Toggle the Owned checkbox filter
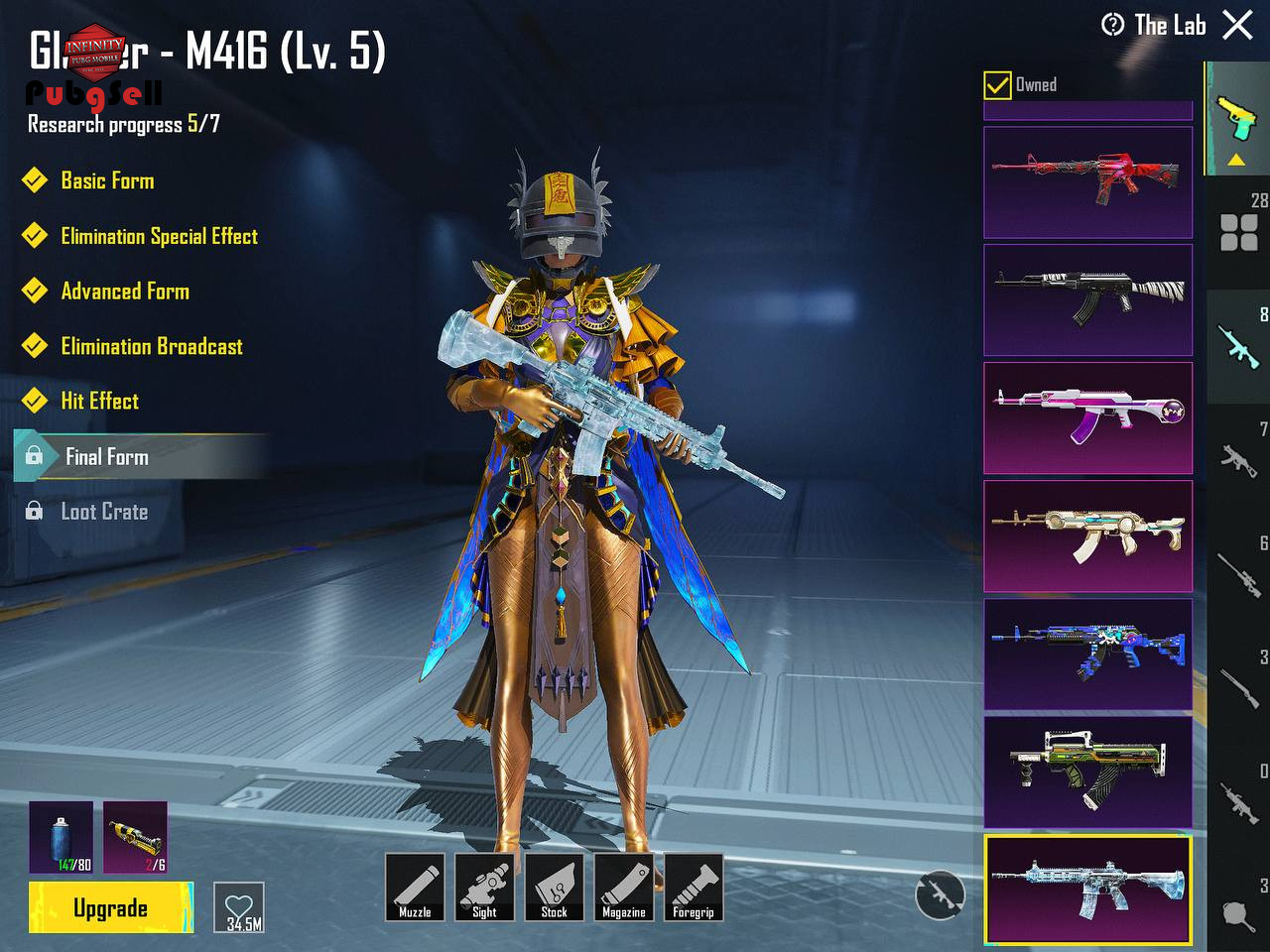Image resolution: width=1270 pixels, height=952 pixels. 997,85
